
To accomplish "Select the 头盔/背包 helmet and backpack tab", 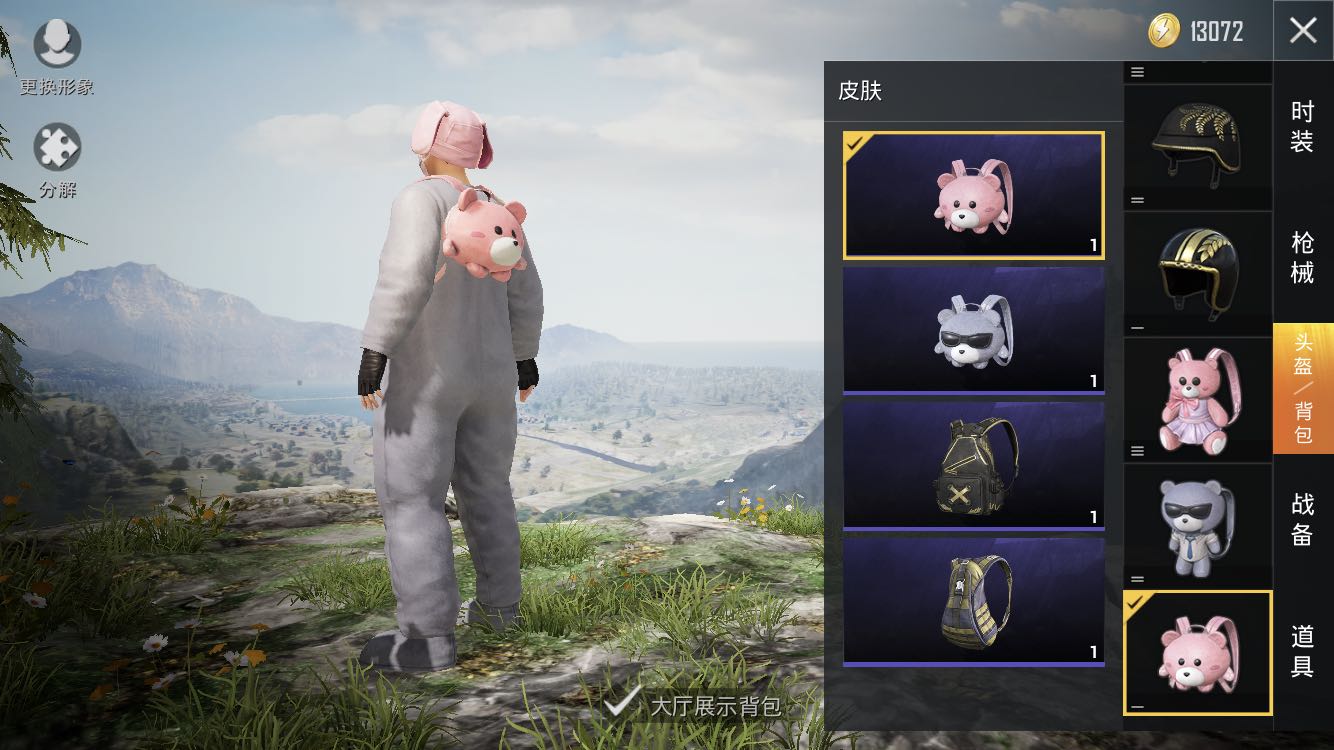I will click(x=1302, y=388).
